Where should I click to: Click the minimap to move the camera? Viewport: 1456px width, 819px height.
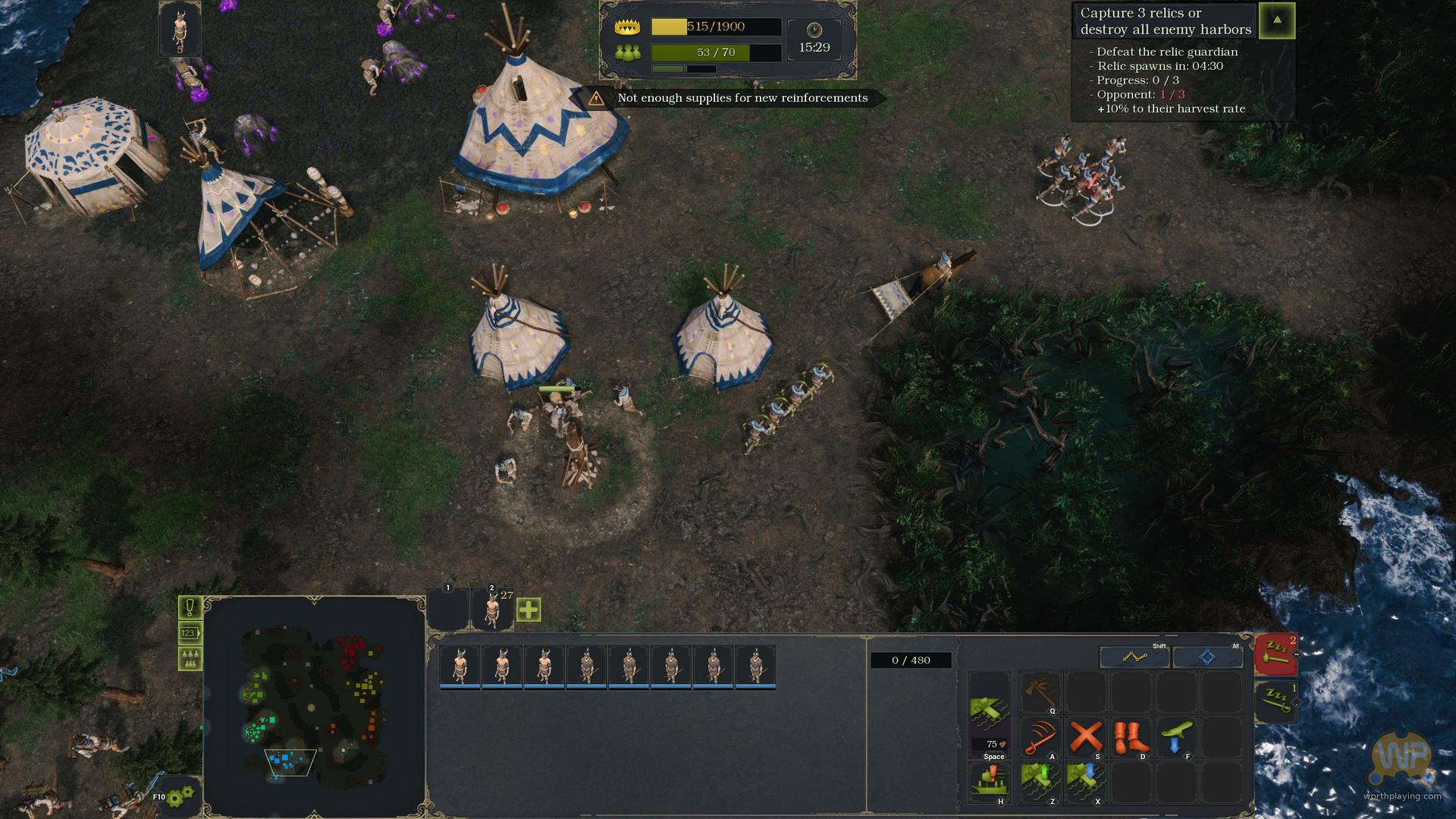[x=313, y=707]
